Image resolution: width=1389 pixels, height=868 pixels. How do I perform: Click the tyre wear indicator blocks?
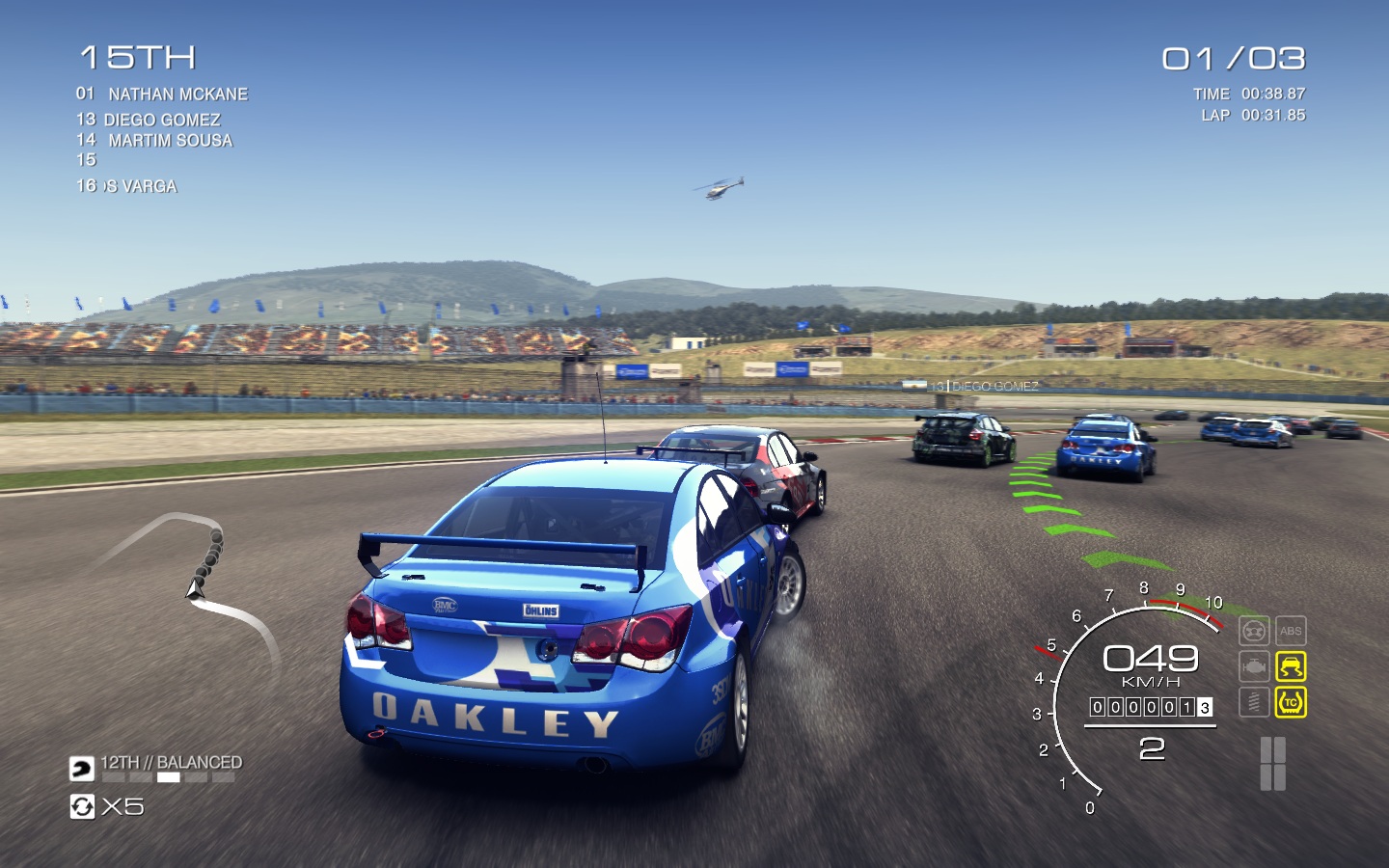pyautogui.click(x=1273, y=764)
